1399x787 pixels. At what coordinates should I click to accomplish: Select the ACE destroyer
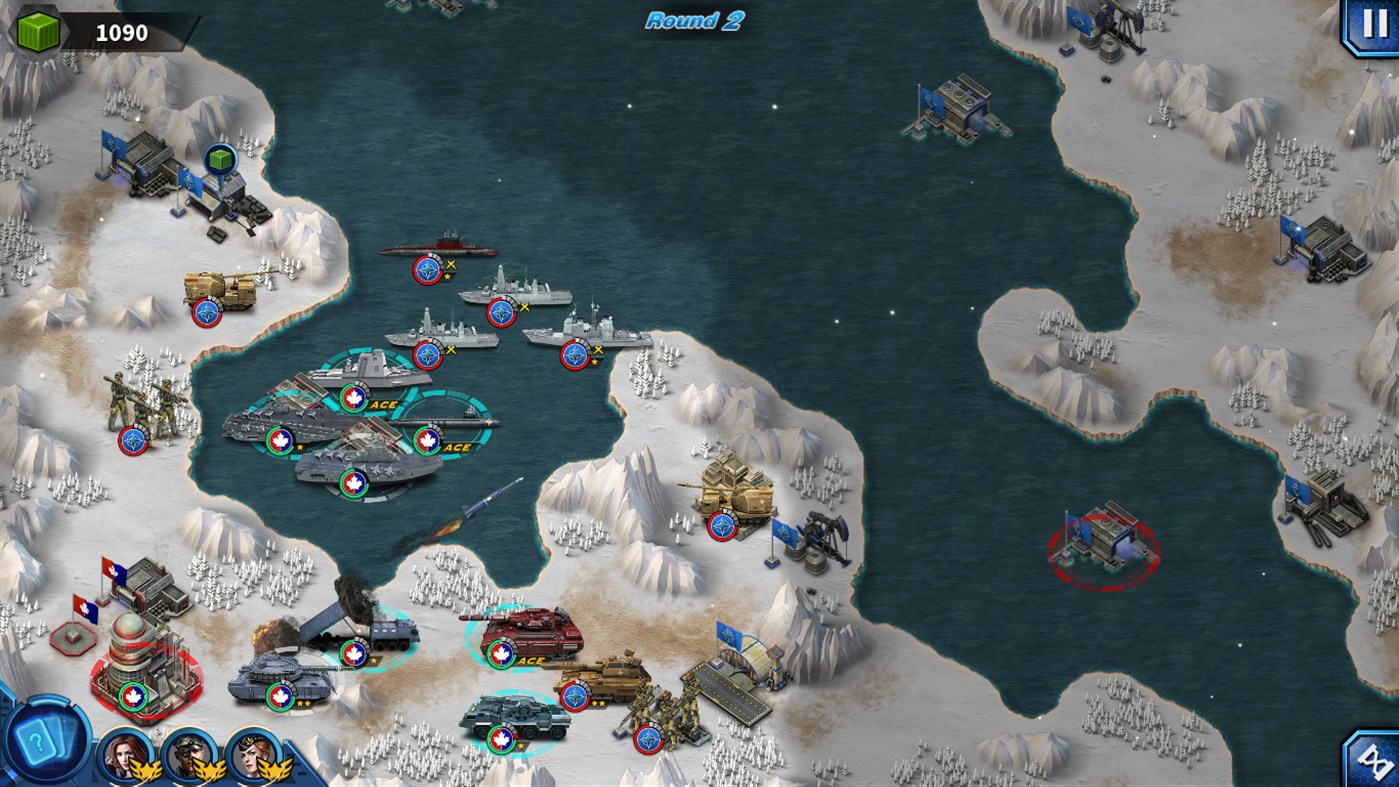tap(370, 375)
